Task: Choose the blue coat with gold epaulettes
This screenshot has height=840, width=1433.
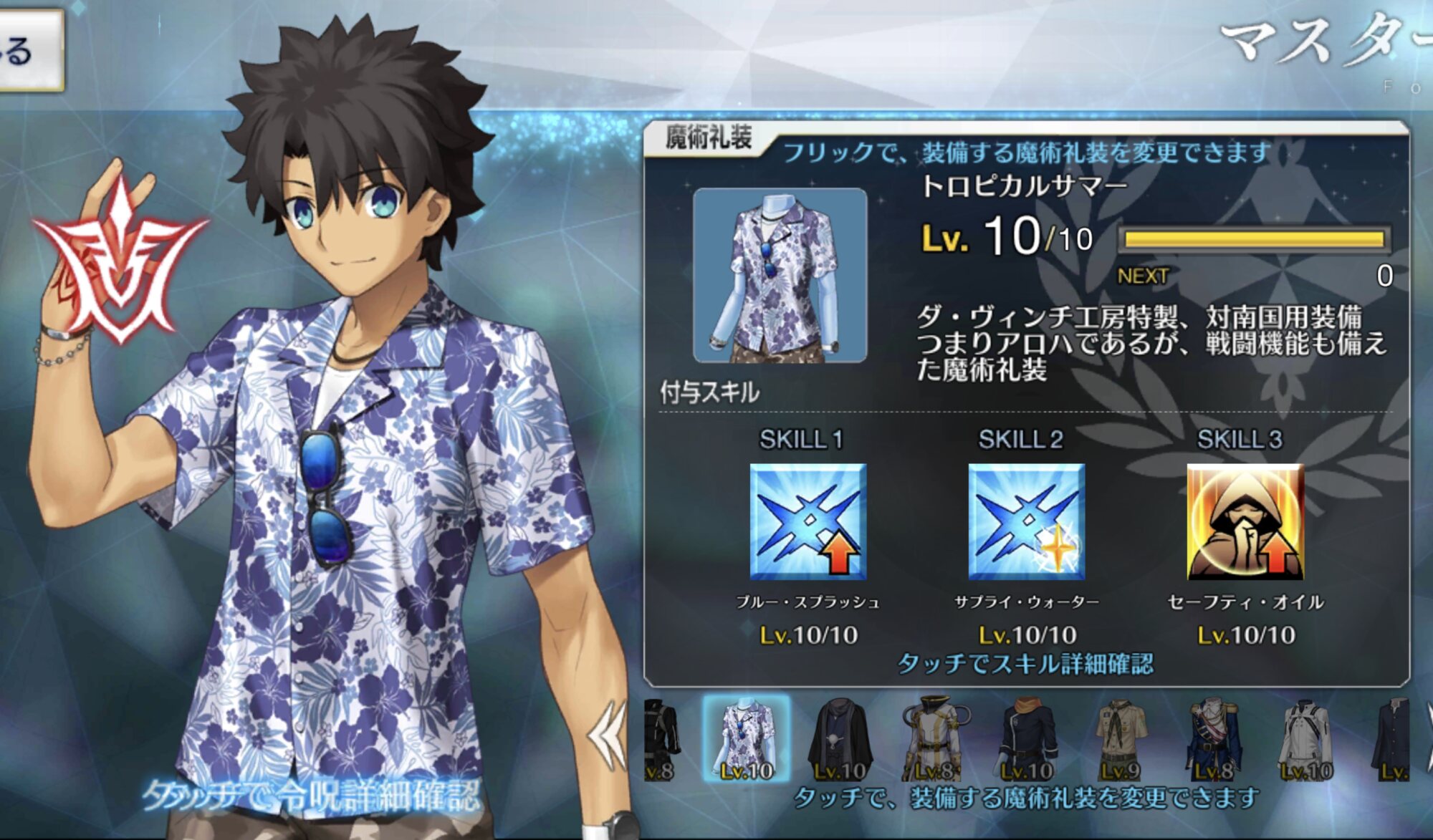Action: click(1212, 739)
